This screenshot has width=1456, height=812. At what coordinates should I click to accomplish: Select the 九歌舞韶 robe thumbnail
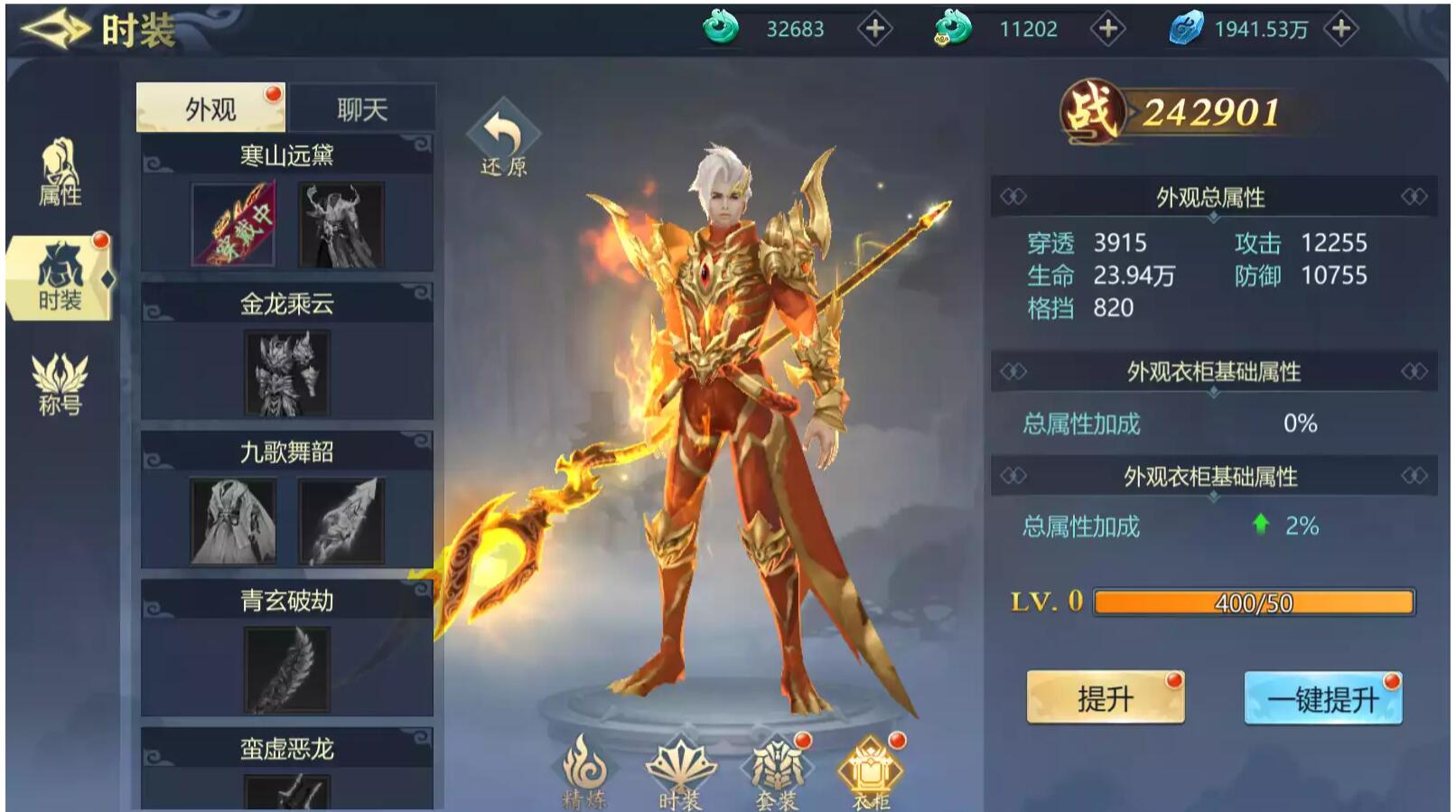pyautogui.click(x=233, y=521)
